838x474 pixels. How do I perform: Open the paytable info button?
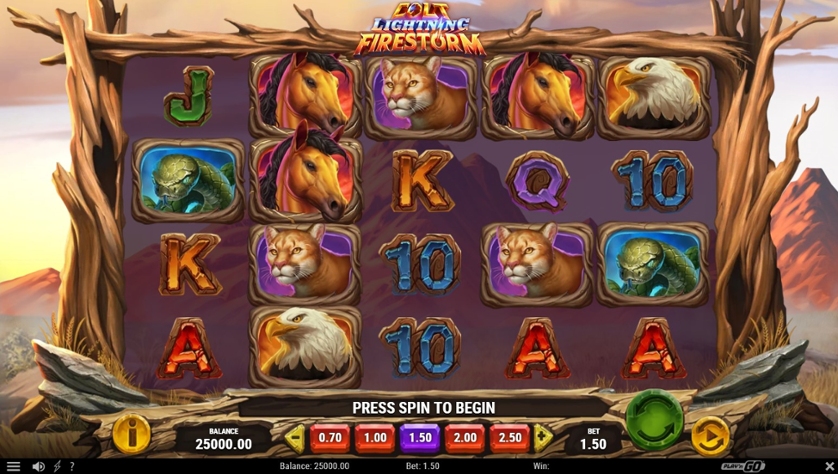pos(131,434)
